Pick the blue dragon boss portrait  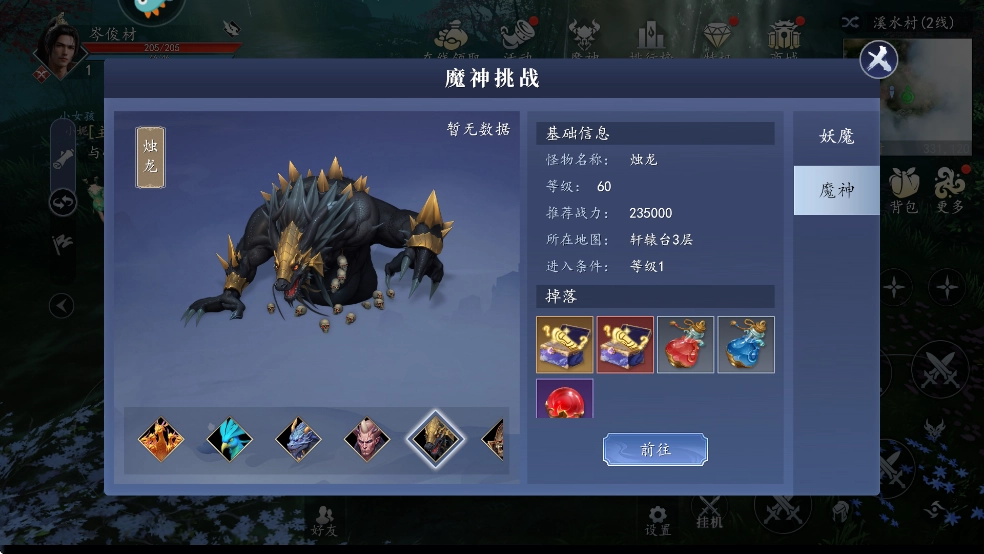pos(298,439)
